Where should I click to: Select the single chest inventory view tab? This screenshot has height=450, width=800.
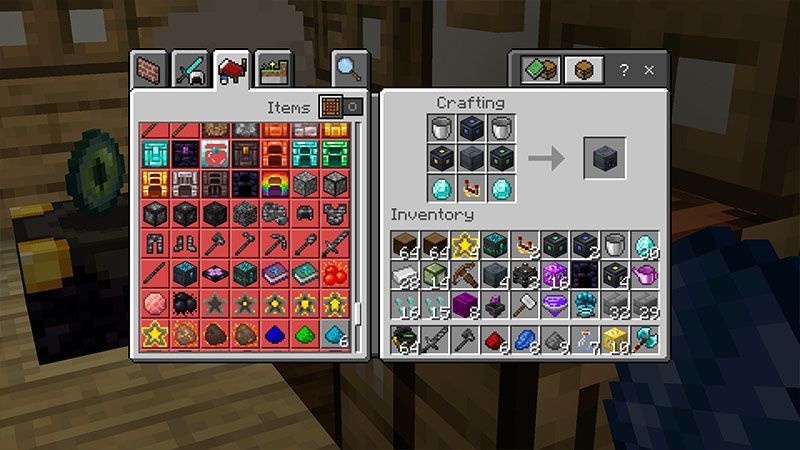581,70
